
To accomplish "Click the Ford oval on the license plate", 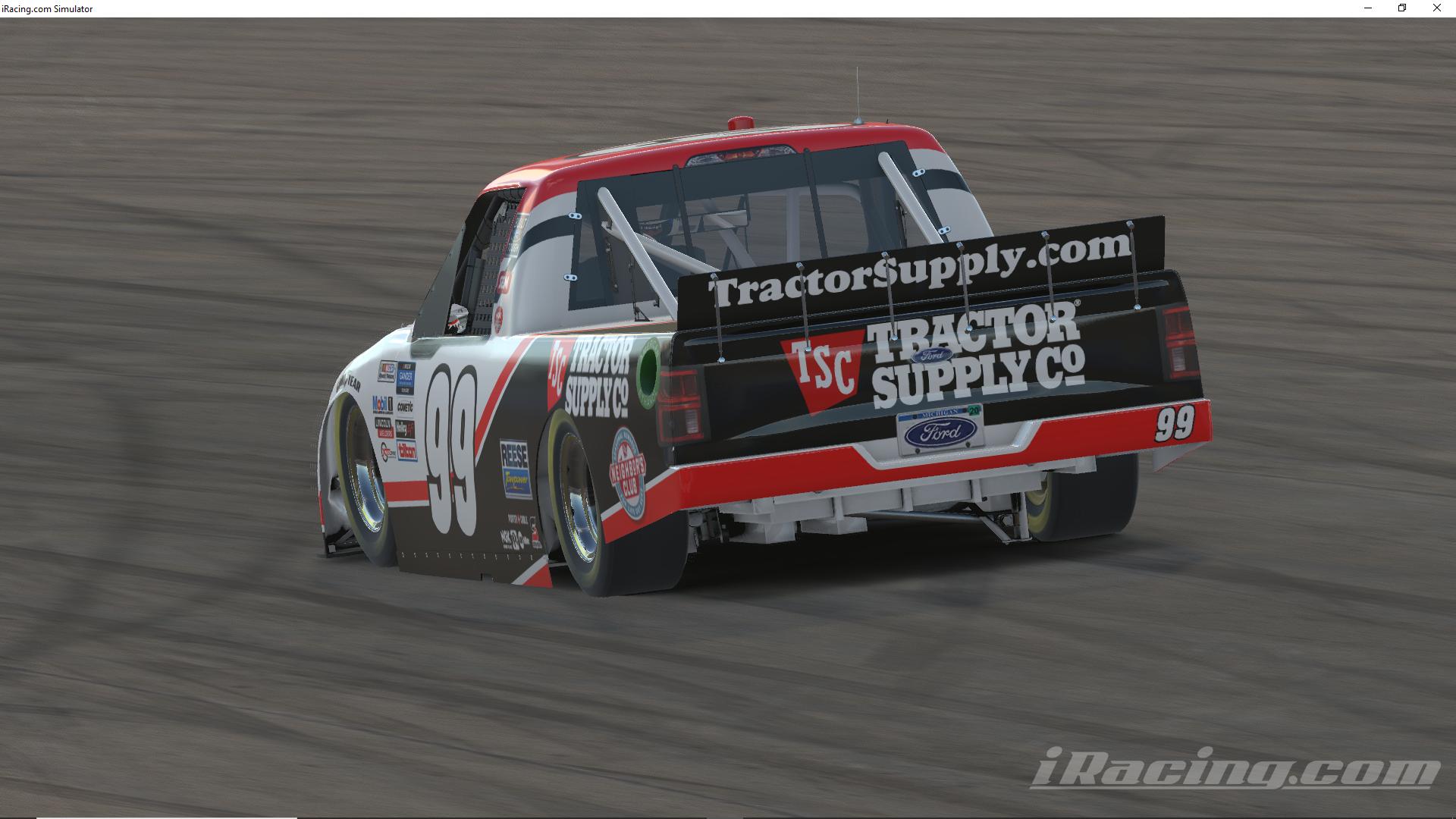I will [x=940, y=430].
